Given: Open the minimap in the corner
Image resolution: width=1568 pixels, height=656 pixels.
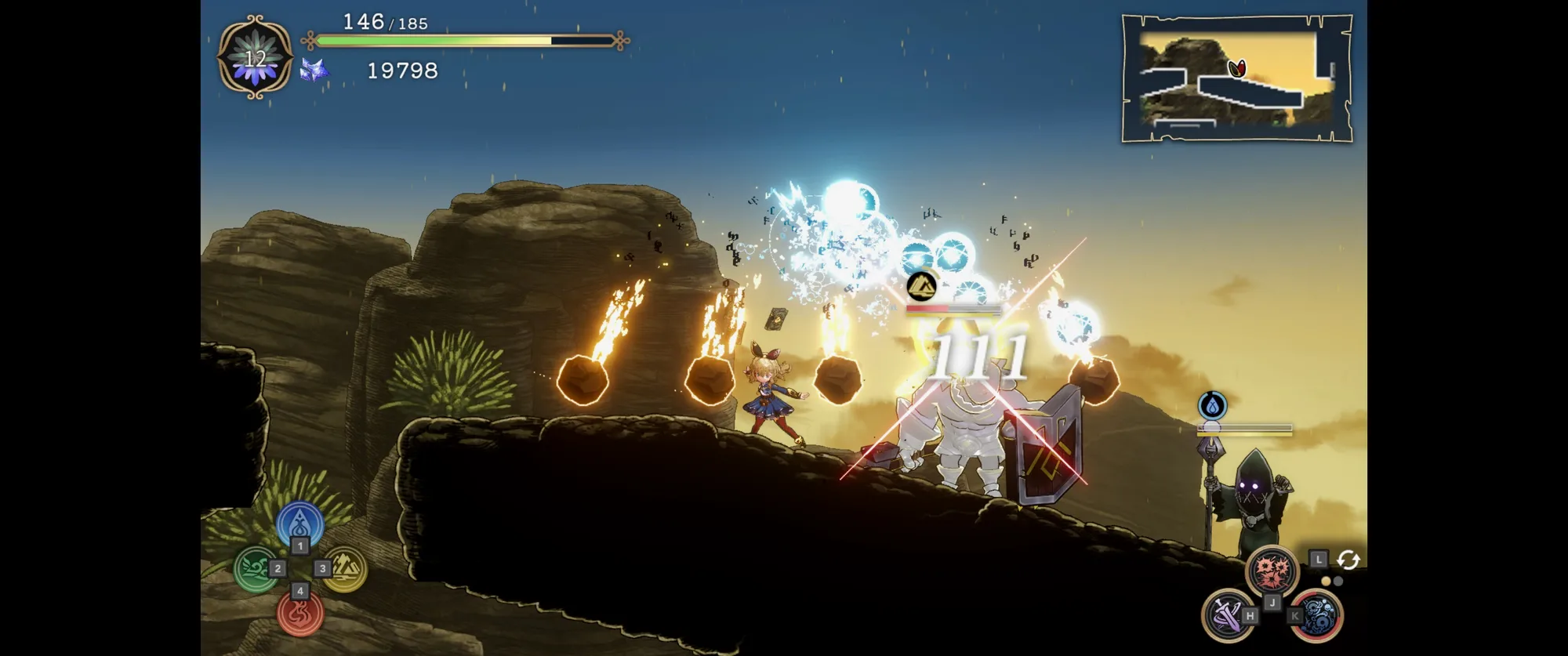Looking at the screenshot, I should click(1237, 78).
